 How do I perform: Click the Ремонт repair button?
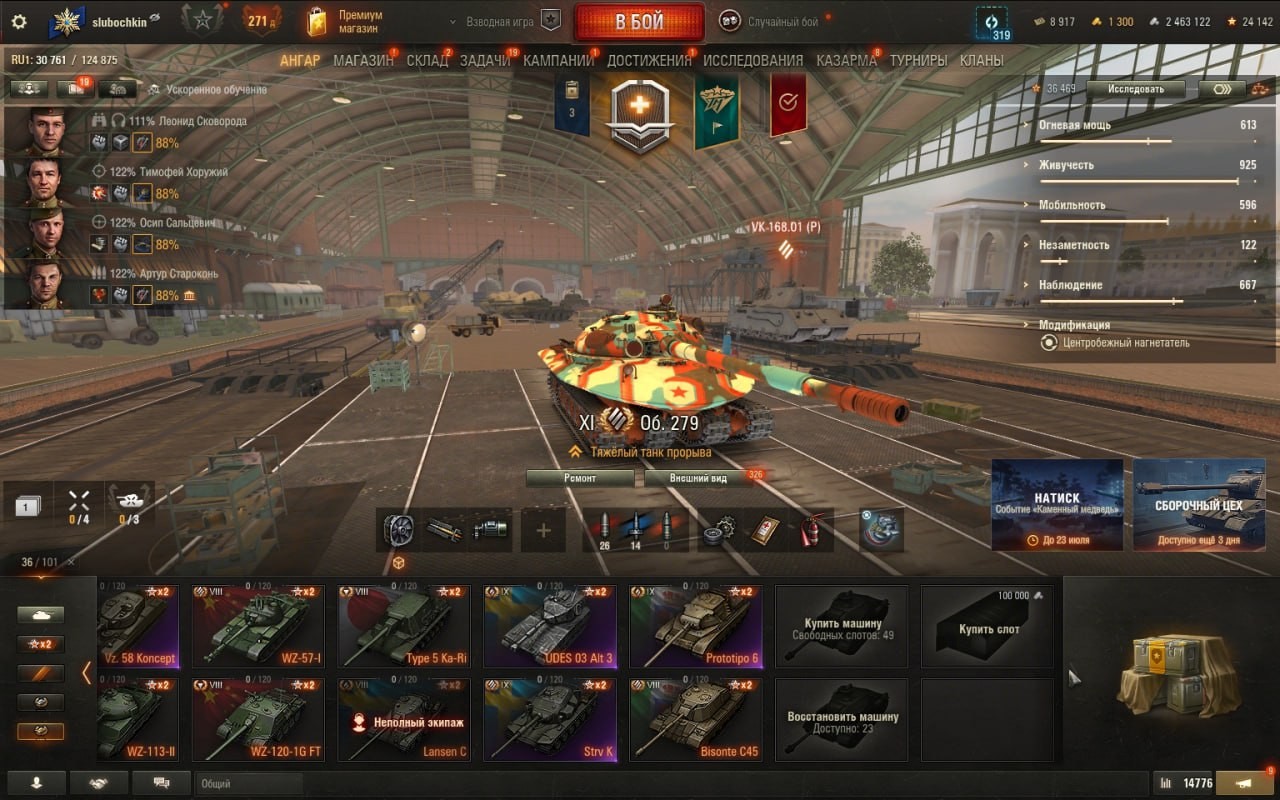click(580, 478)
